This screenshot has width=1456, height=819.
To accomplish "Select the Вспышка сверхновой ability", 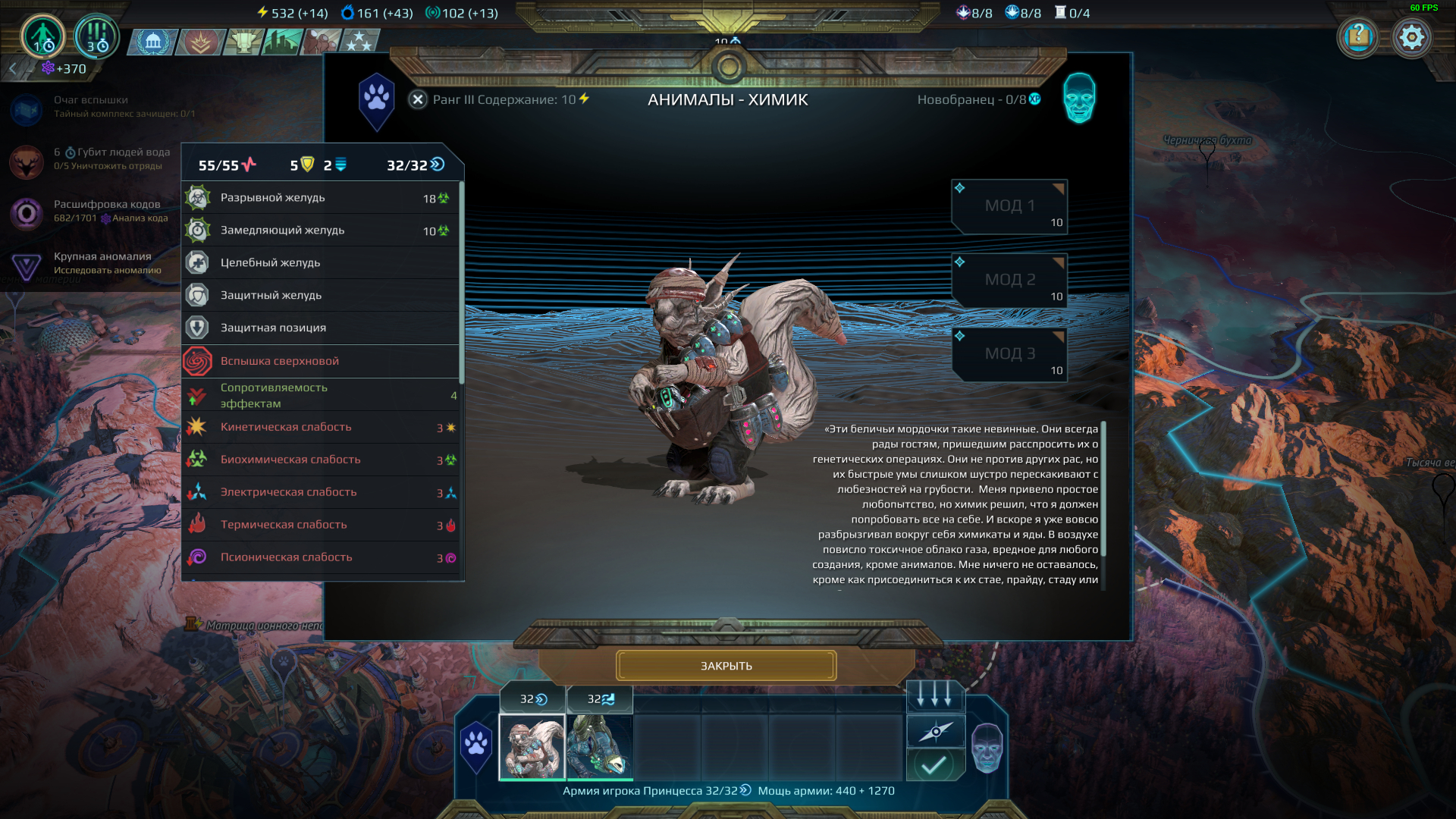I will (x=320, y=362).
